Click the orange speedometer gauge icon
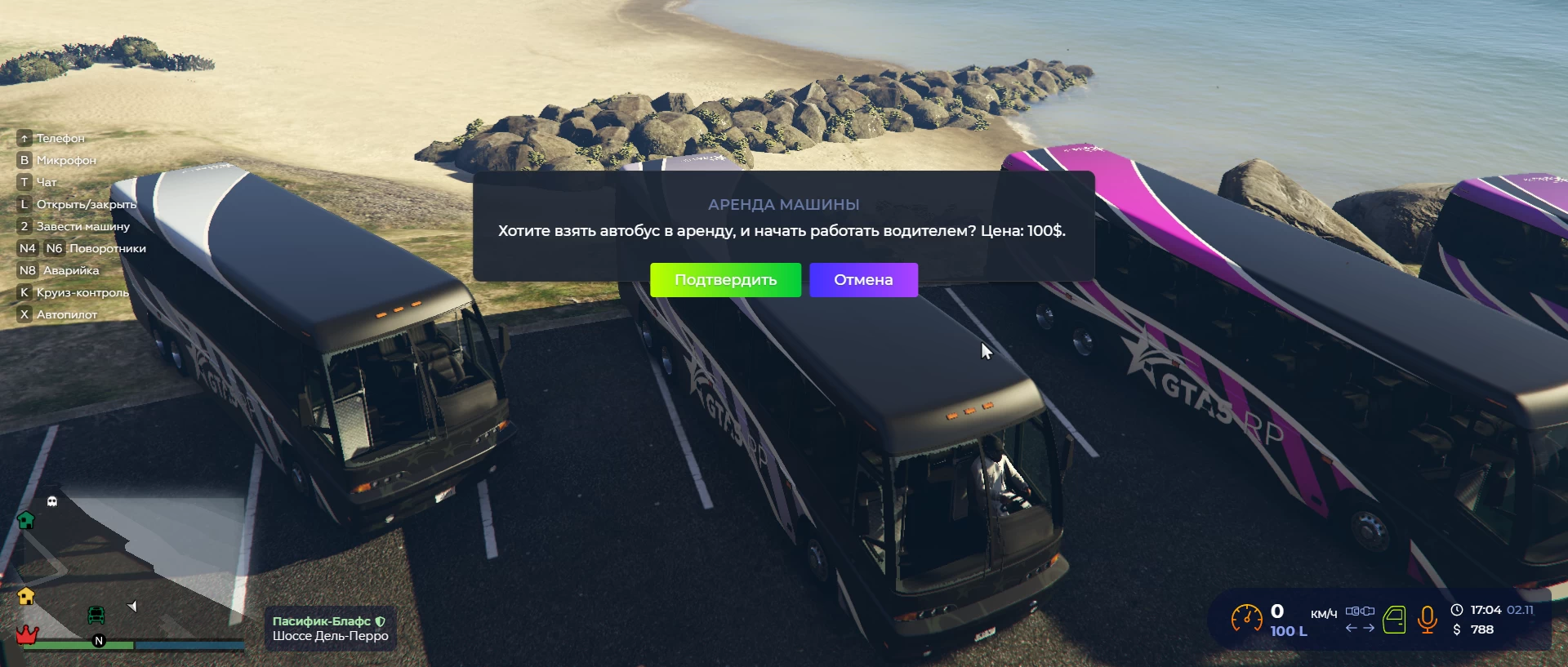Viewport: 1568px width, 667px height. pos(1246,619)
